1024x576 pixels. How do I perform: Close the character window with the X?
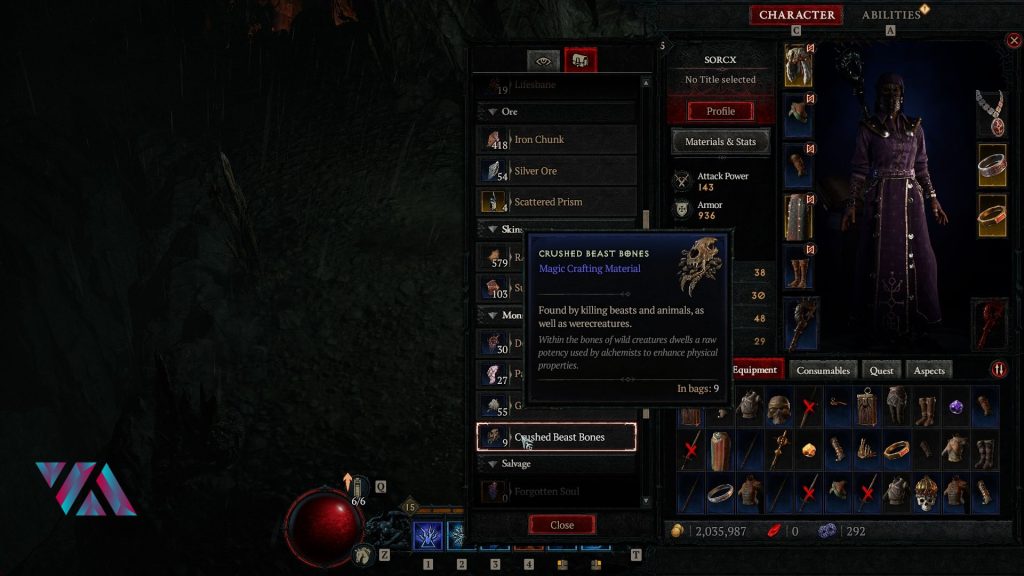[x=1014, y=41]
